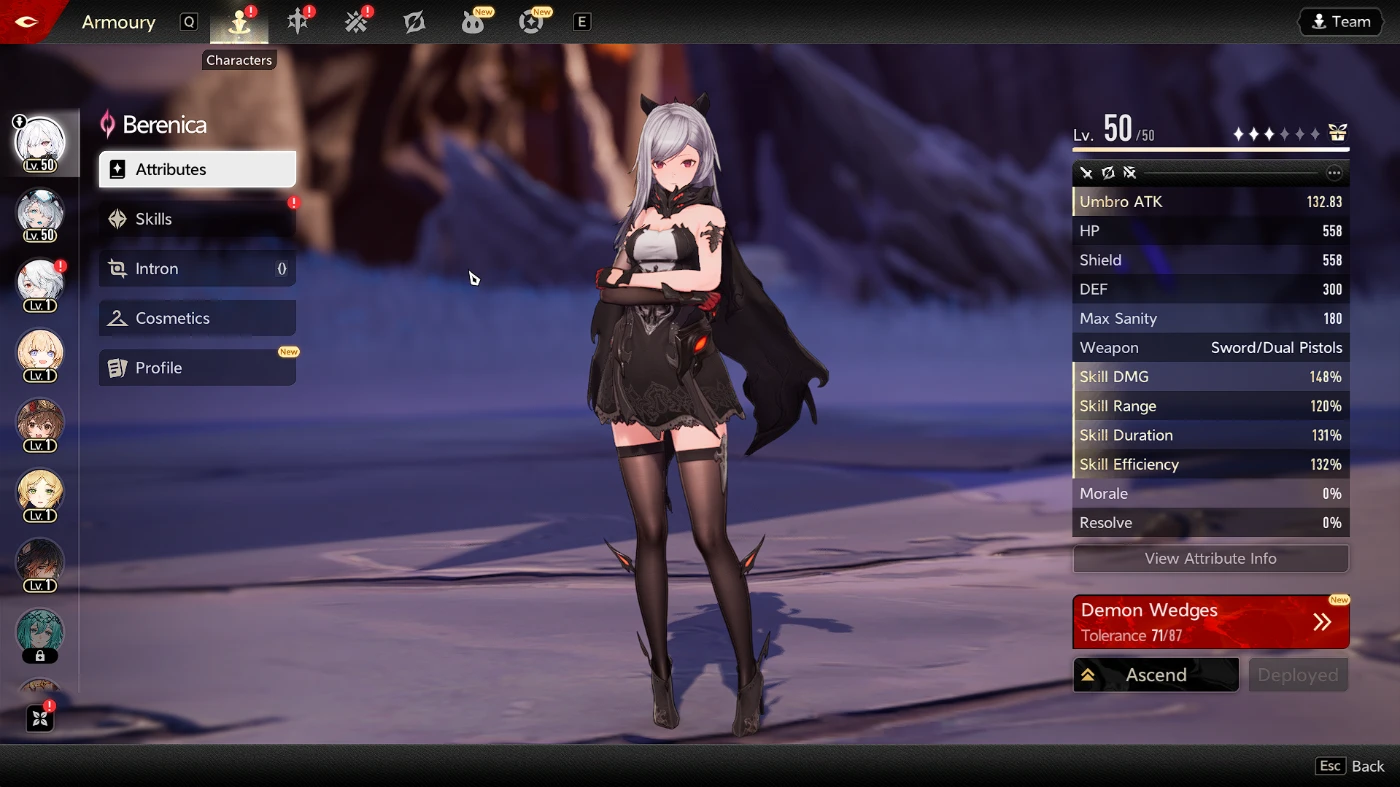The height and width of the screenshot is (787, 1400).
Task: Open the crossed-blades menu with notification badge
Action: point(356,21)
